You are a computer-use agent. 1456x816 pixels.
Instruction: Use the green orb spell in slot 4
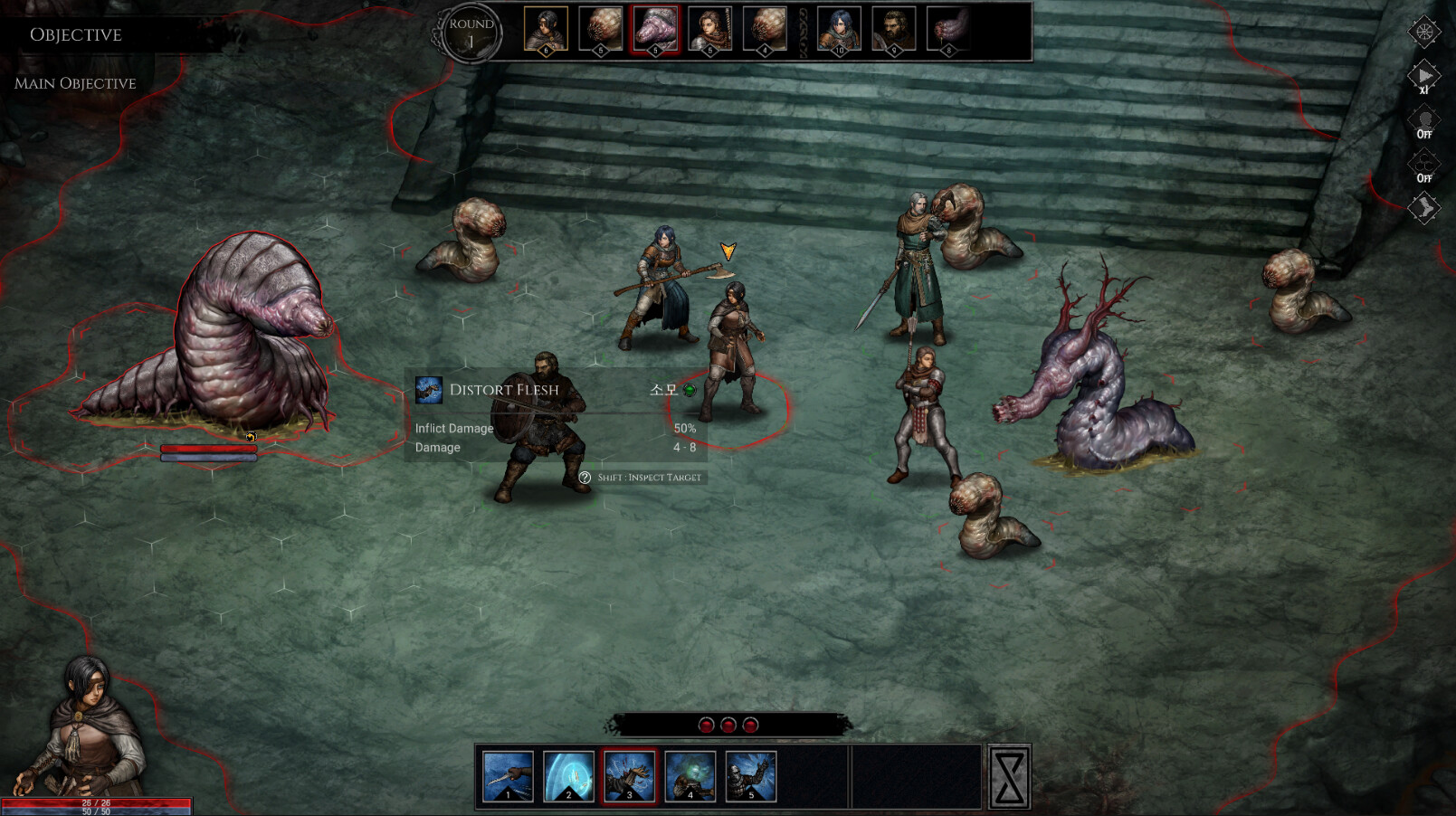tap(690, 776)
